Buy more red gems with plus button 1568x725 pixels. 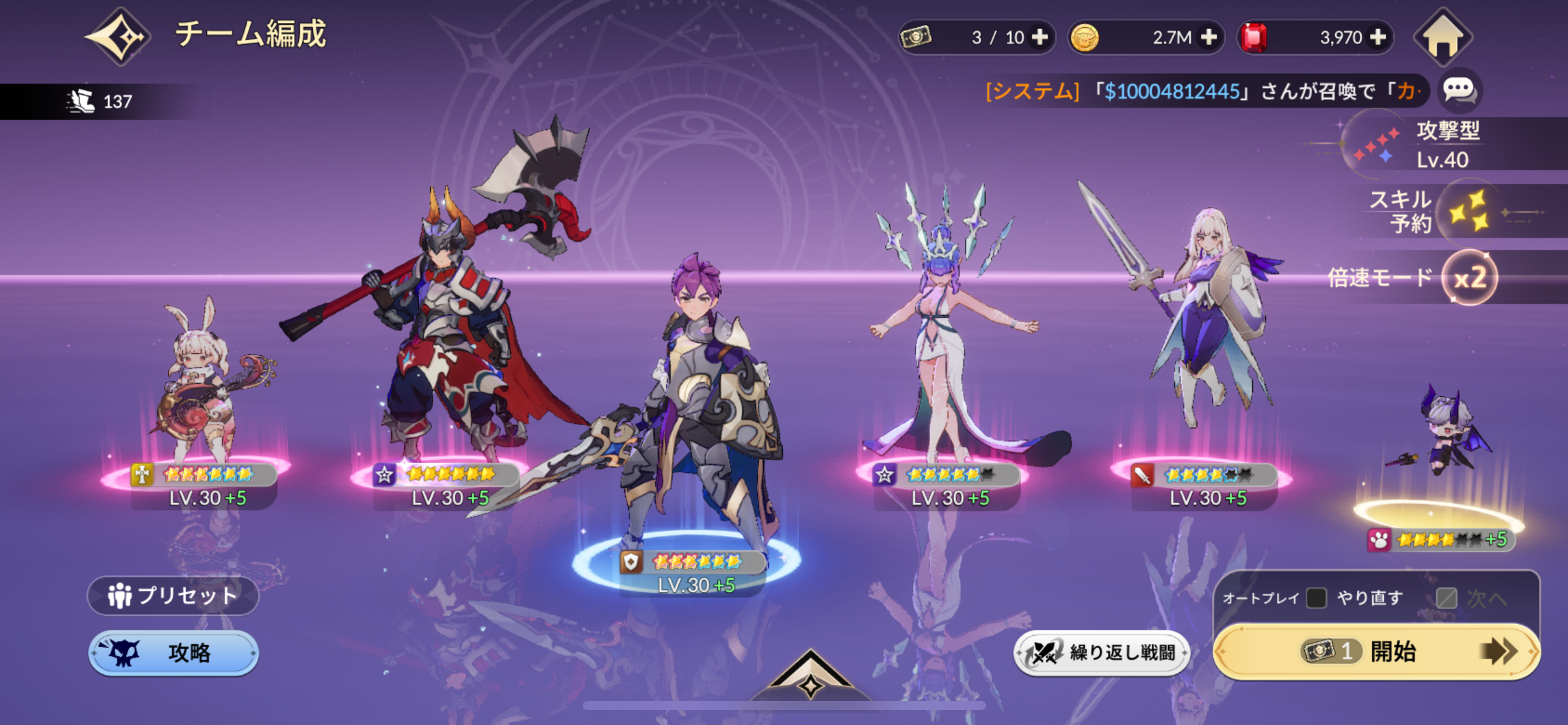pos(1378,37)
